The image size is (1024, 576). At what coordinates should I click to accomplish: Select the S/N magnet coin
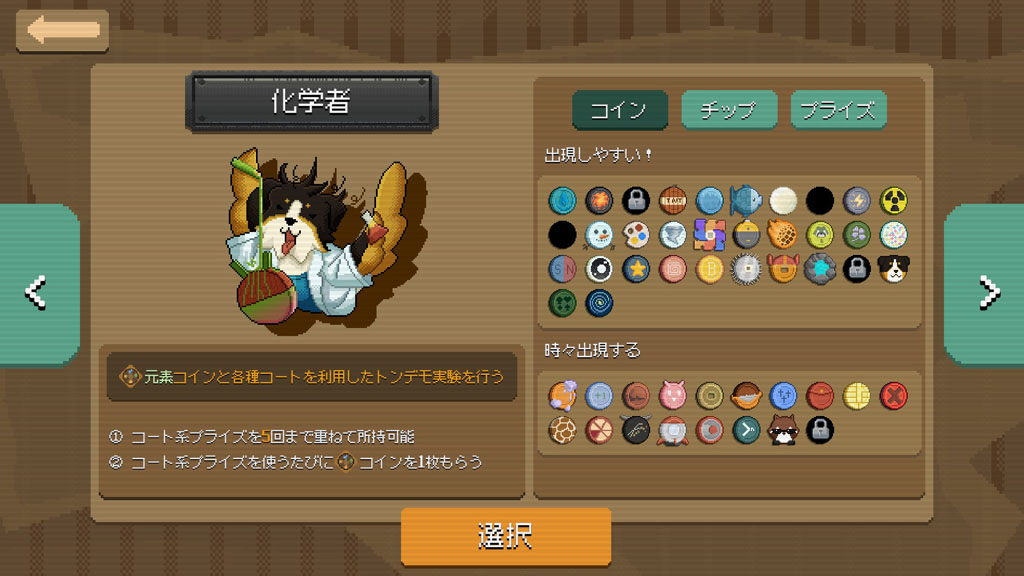pos(563,268)
